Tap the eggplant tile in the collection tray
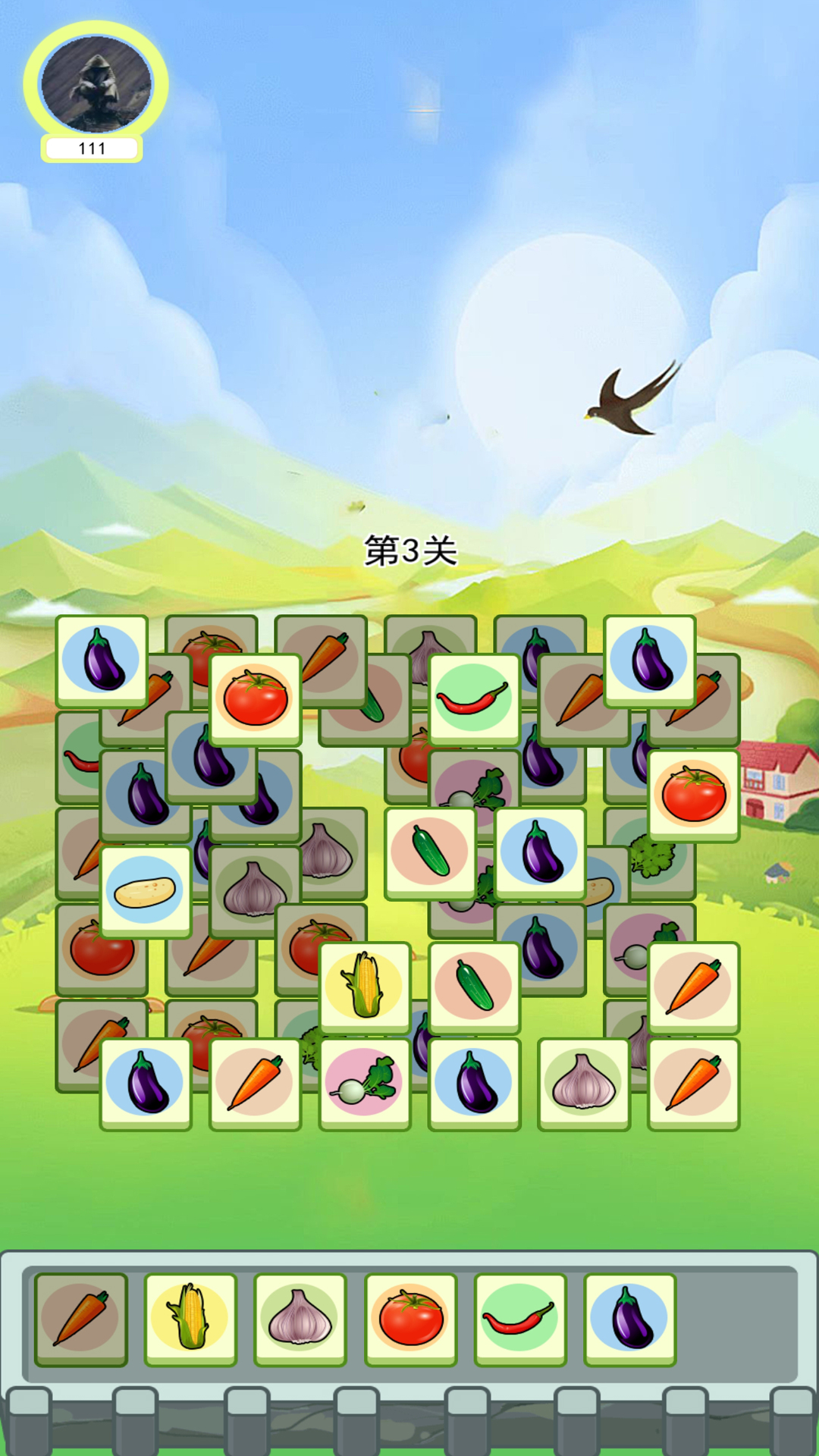819x1456 pixels. [x=629, y=1319]
